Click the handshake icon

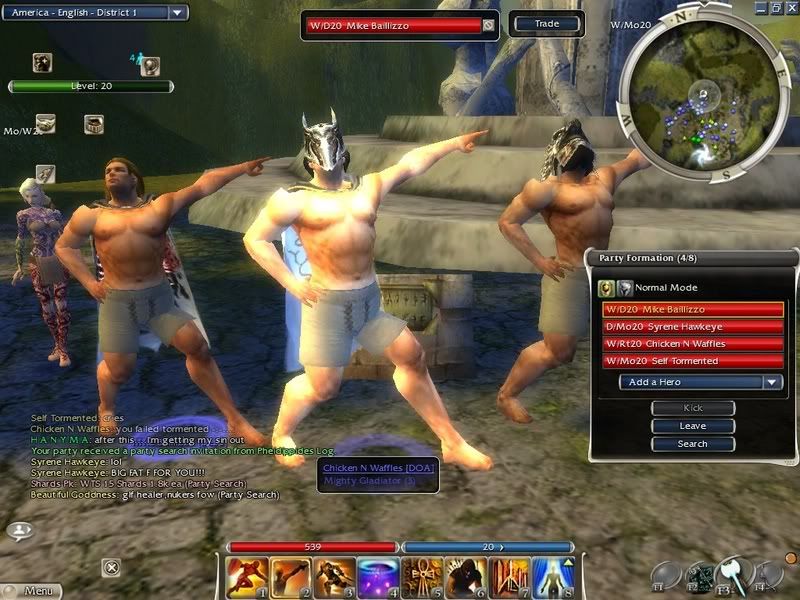45,124
